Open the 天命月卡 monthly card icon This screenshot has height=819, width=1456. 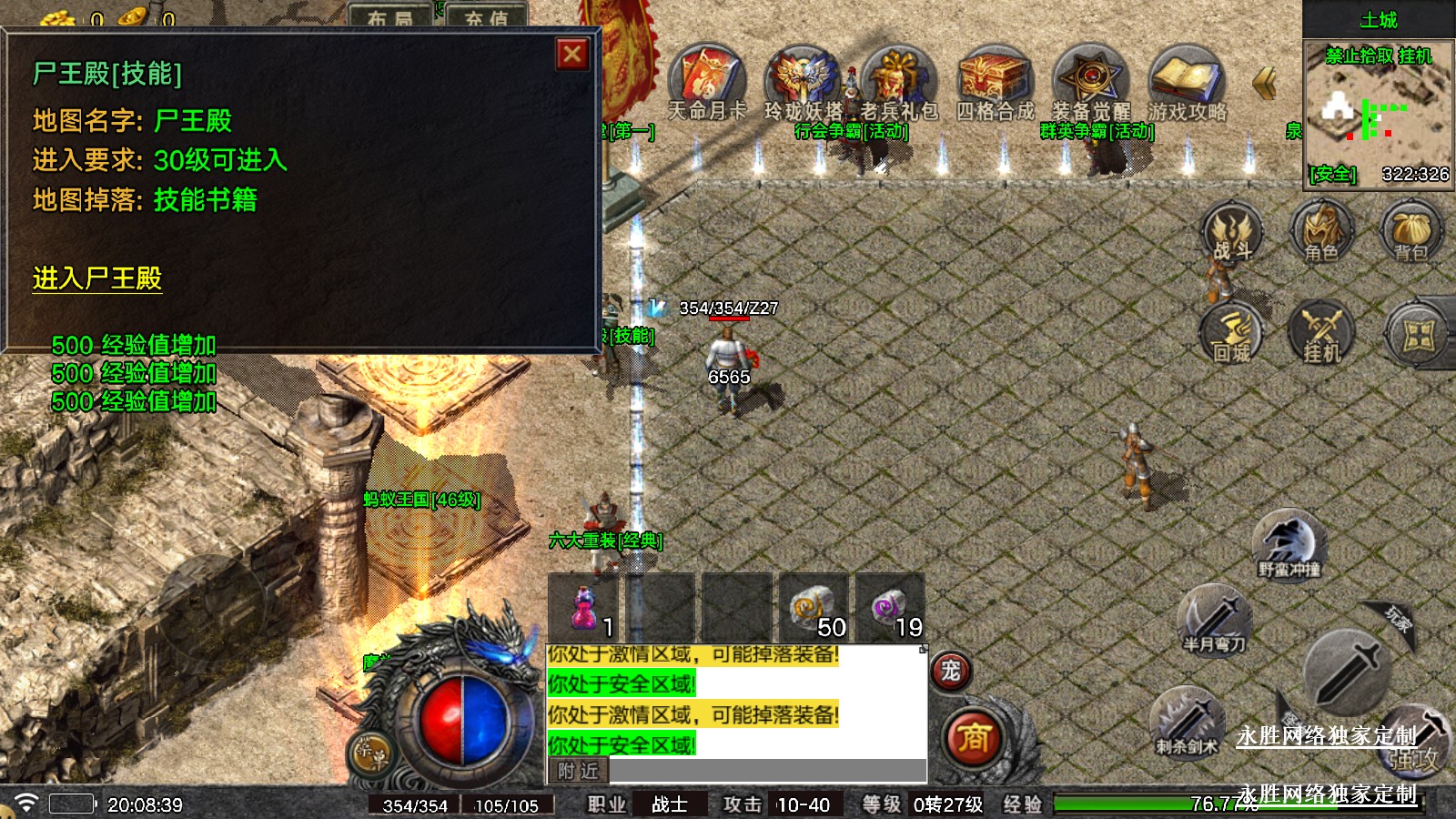[707, 78]
